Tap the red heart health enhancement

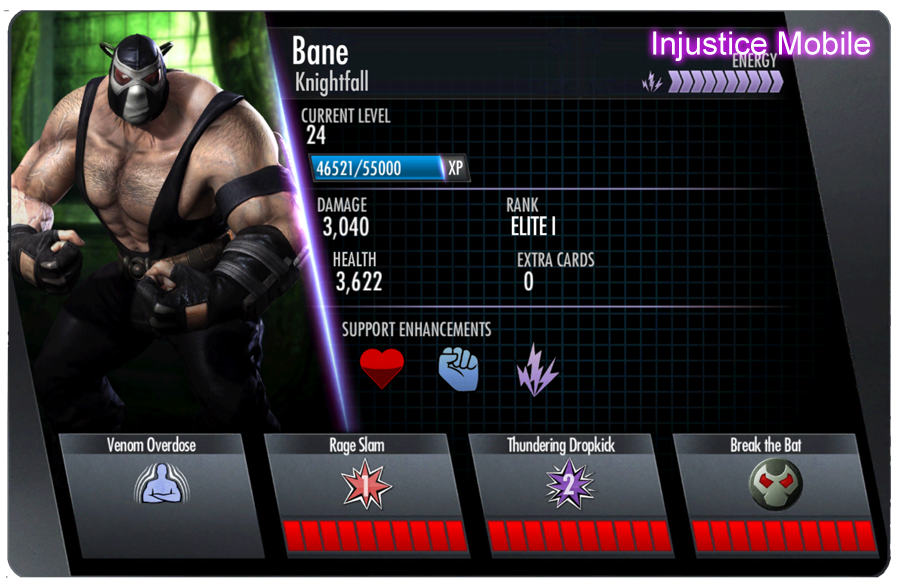[x=382, y=369]
